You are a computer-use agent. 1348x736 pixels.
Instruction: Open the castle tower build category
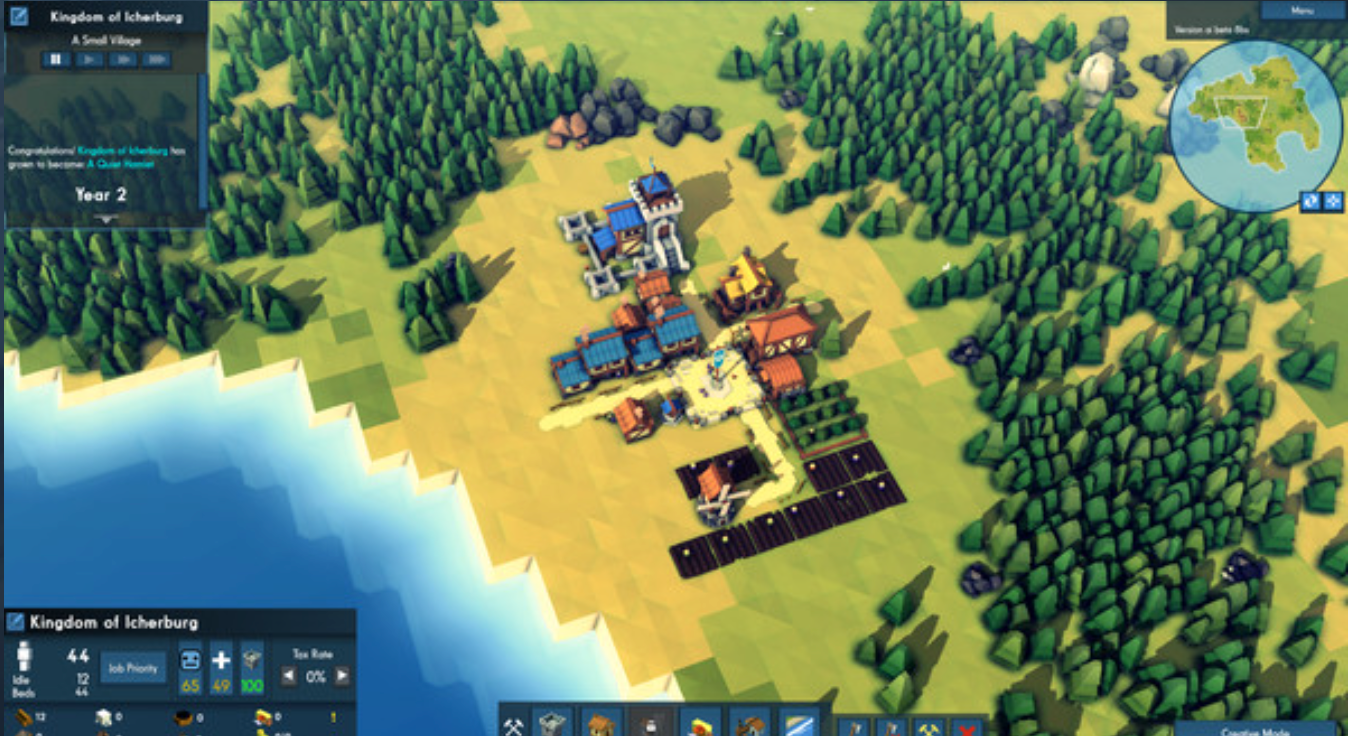coord(551,723)
